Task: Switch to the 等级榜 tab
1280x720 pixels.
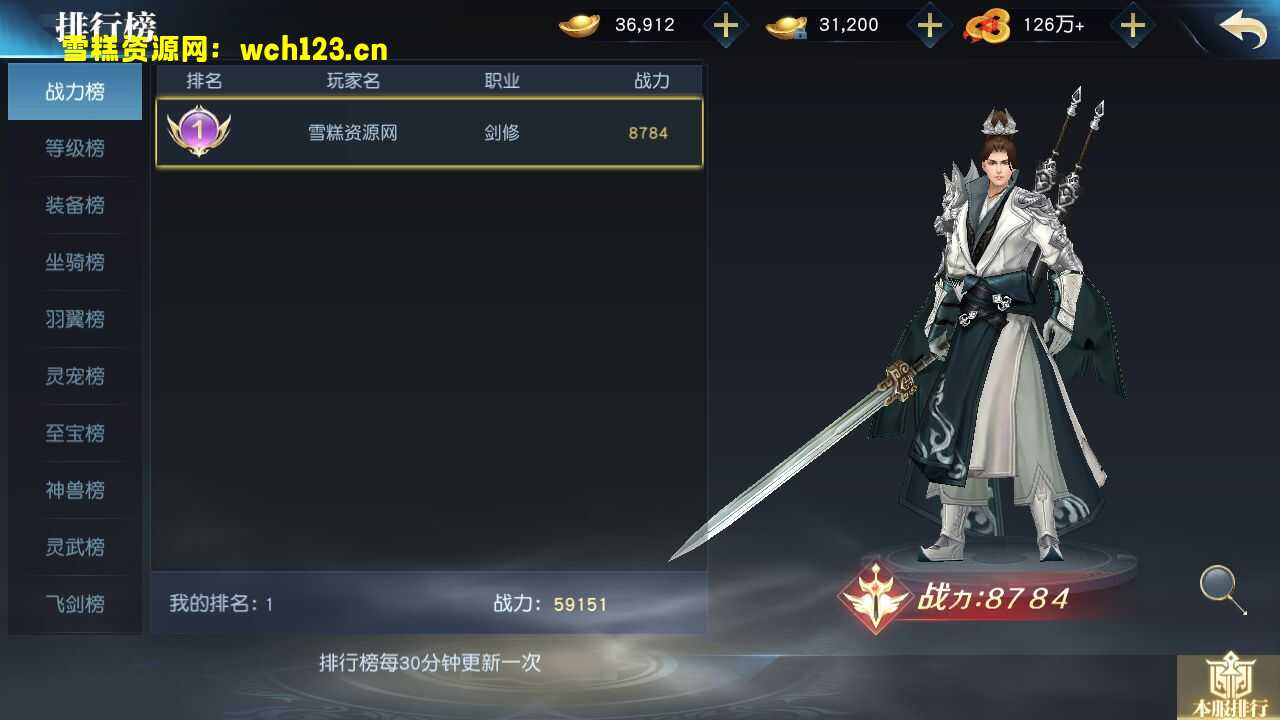Action: 74,148
